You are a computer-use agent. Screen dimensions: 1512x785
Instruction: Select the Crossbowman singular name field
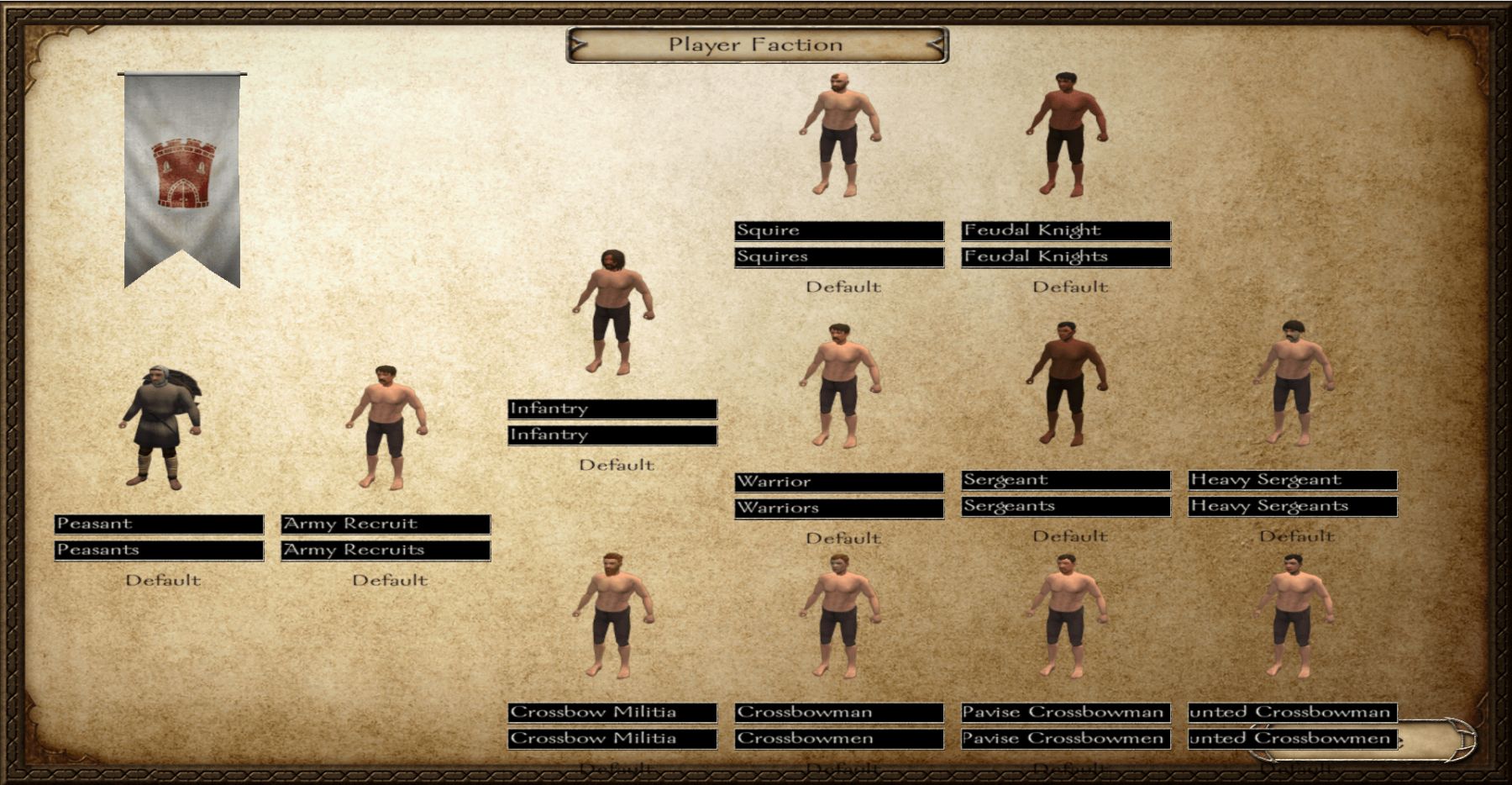coord(838,713)
